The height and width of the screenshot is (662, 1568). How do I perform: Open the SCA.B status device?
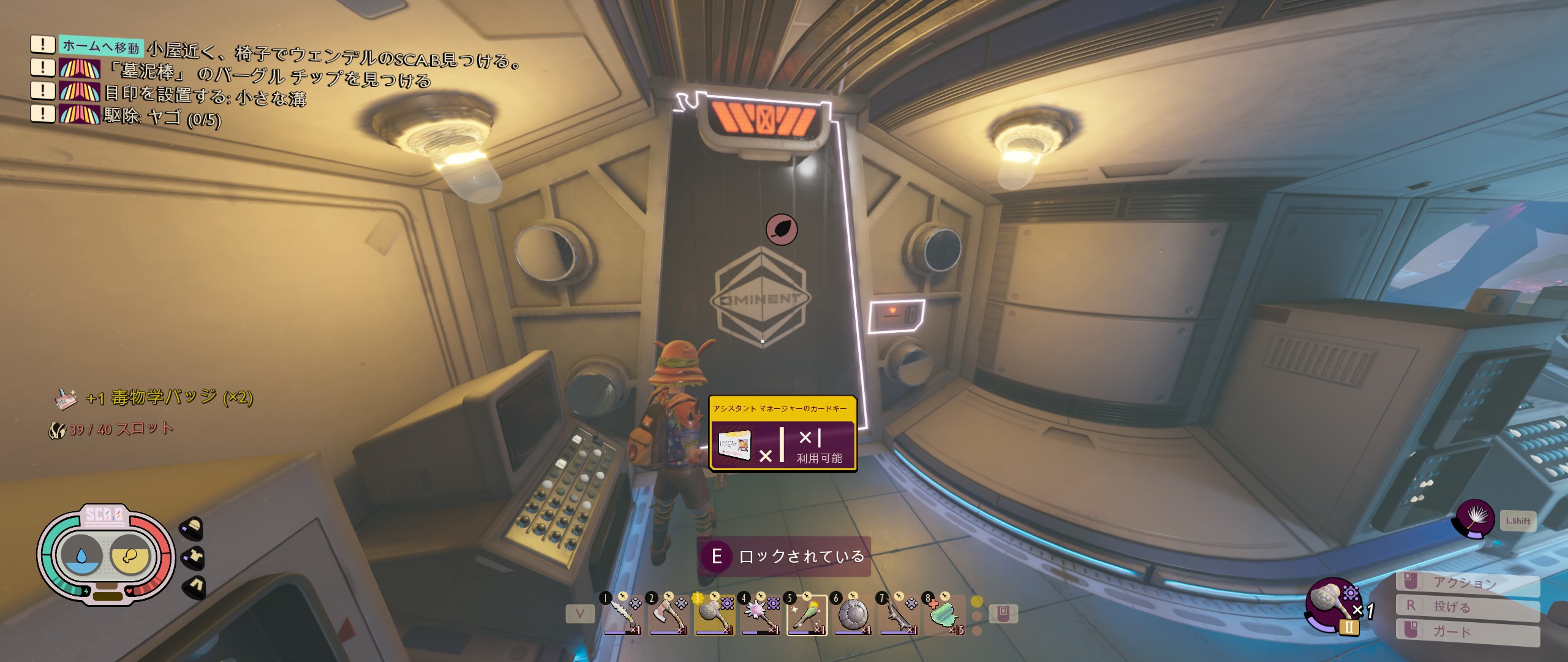click(105, 556)
